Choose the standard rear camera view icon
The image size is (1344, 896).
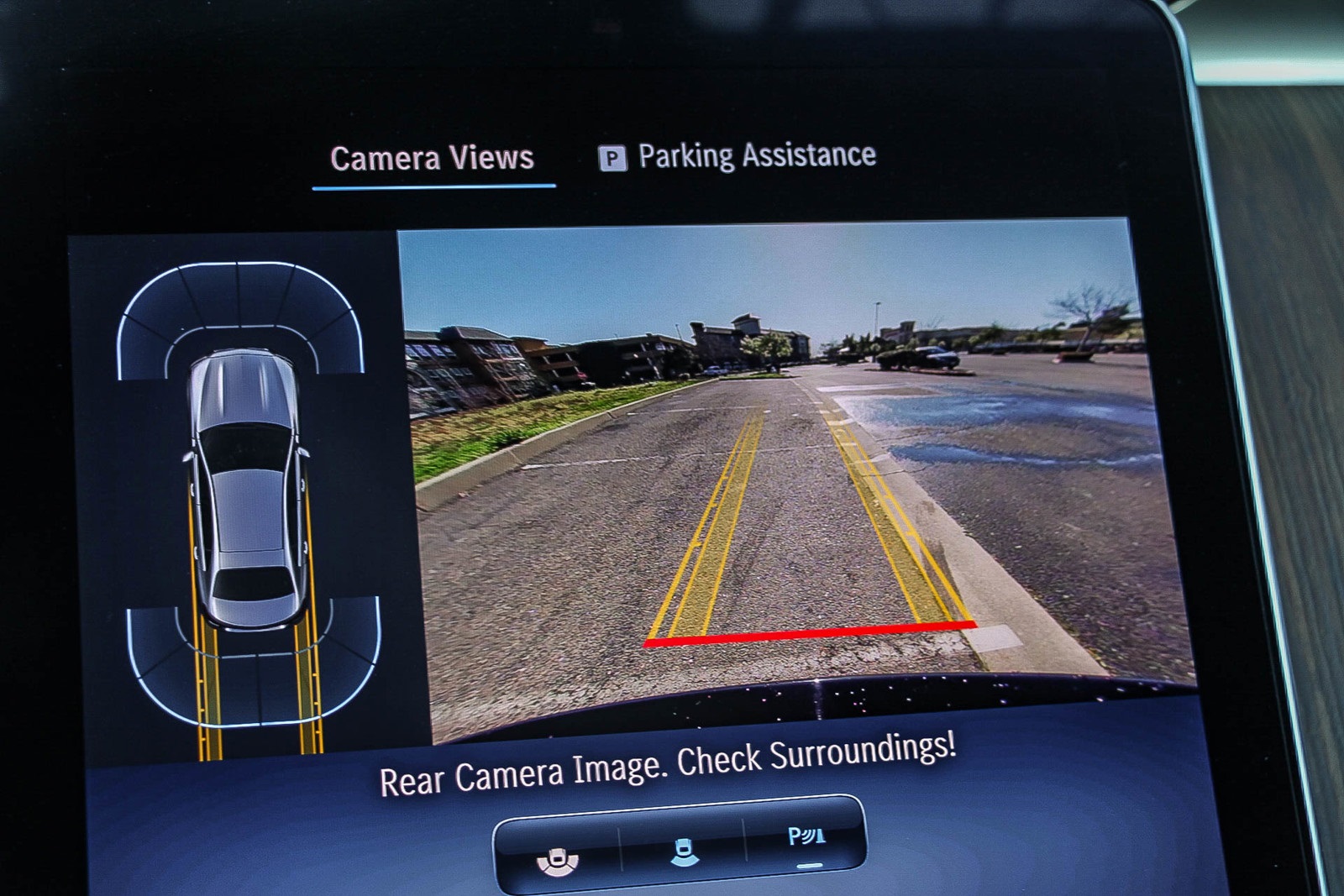[x=684, y=851]
